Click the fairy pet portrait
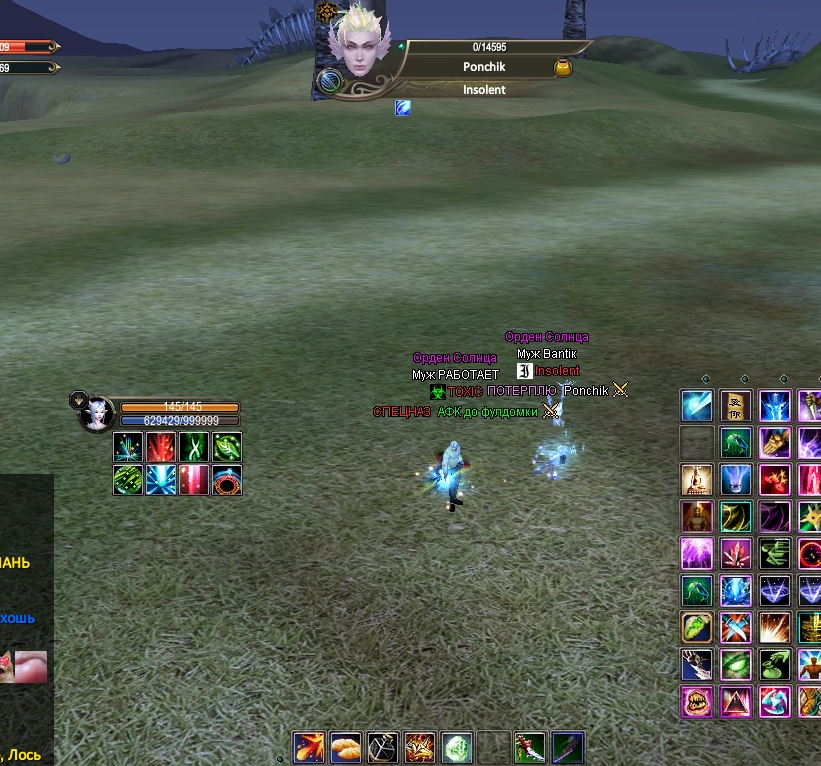 pos(98,413)
